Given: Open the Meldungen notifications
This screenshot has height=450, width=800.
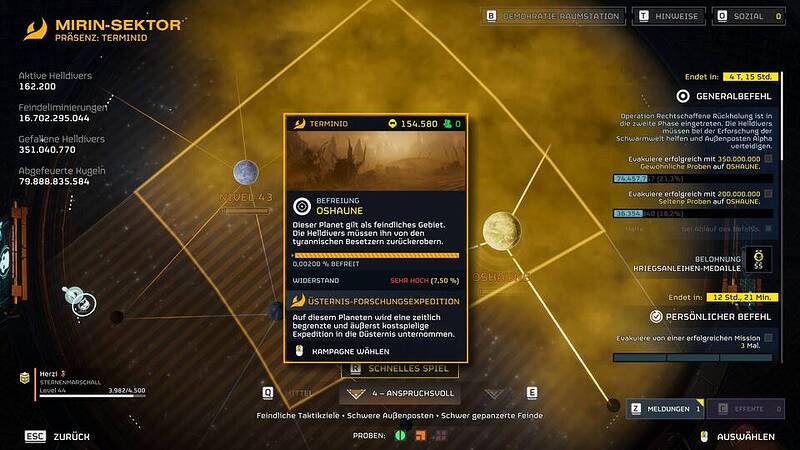Looking at the screenshot, I should point(665,408).
